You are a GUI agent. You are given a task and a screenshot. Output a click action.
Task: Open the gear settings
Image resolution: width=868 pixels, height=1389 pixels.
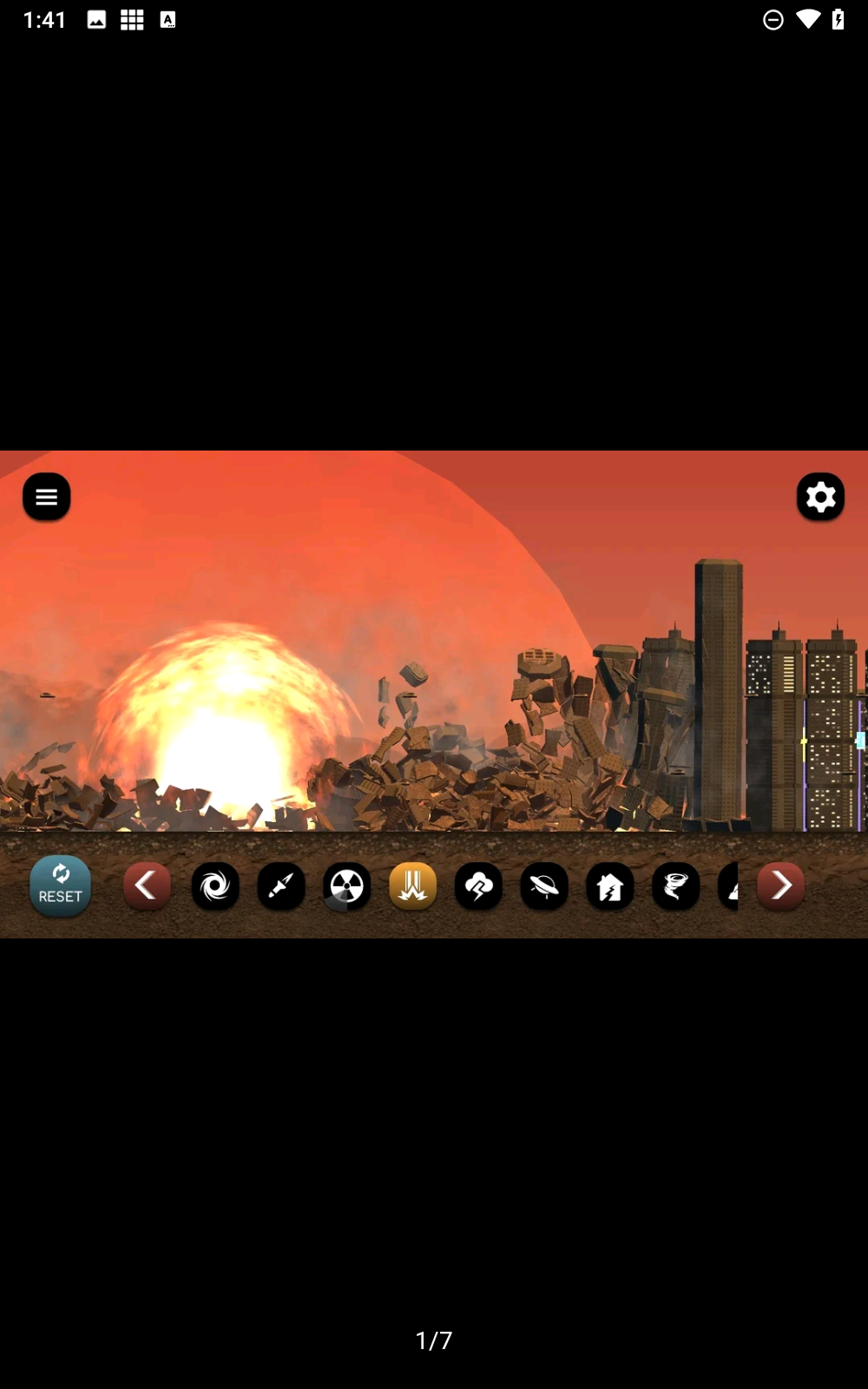tap(820, 497)
